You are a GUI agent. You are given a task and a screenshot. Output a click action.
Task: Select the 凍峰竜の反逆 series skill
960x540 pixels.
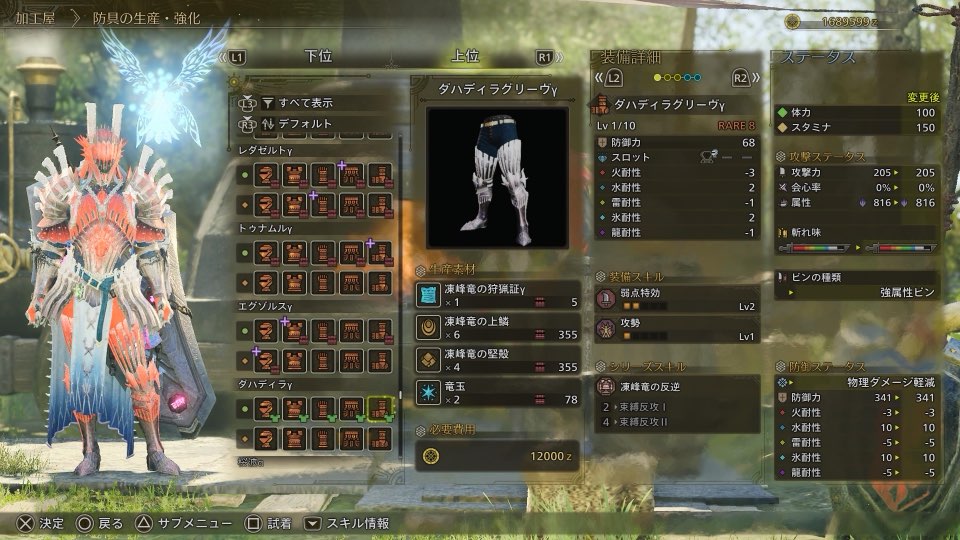677,386
